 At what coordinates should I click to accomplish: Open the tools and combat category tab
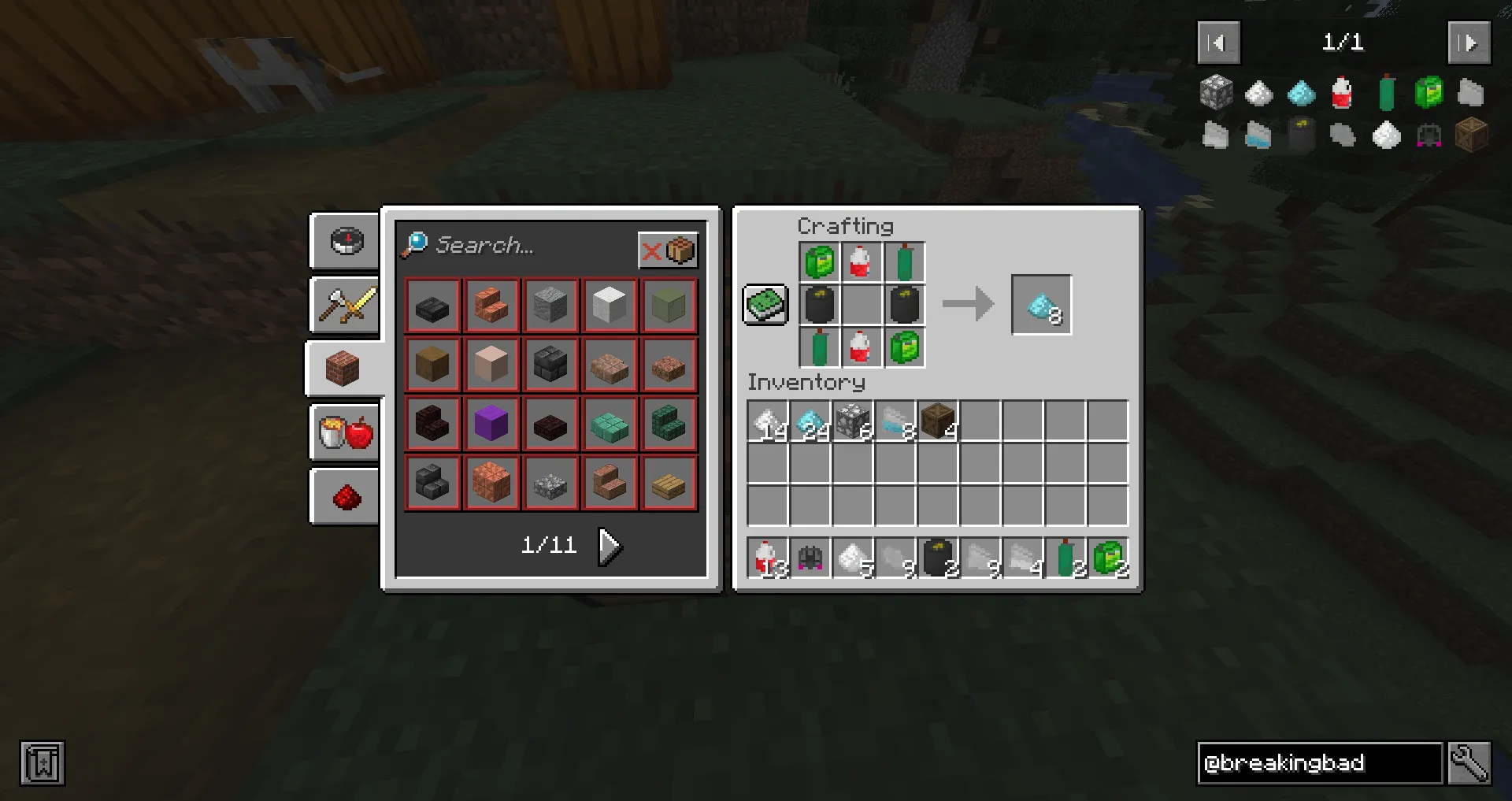point(343,306)
